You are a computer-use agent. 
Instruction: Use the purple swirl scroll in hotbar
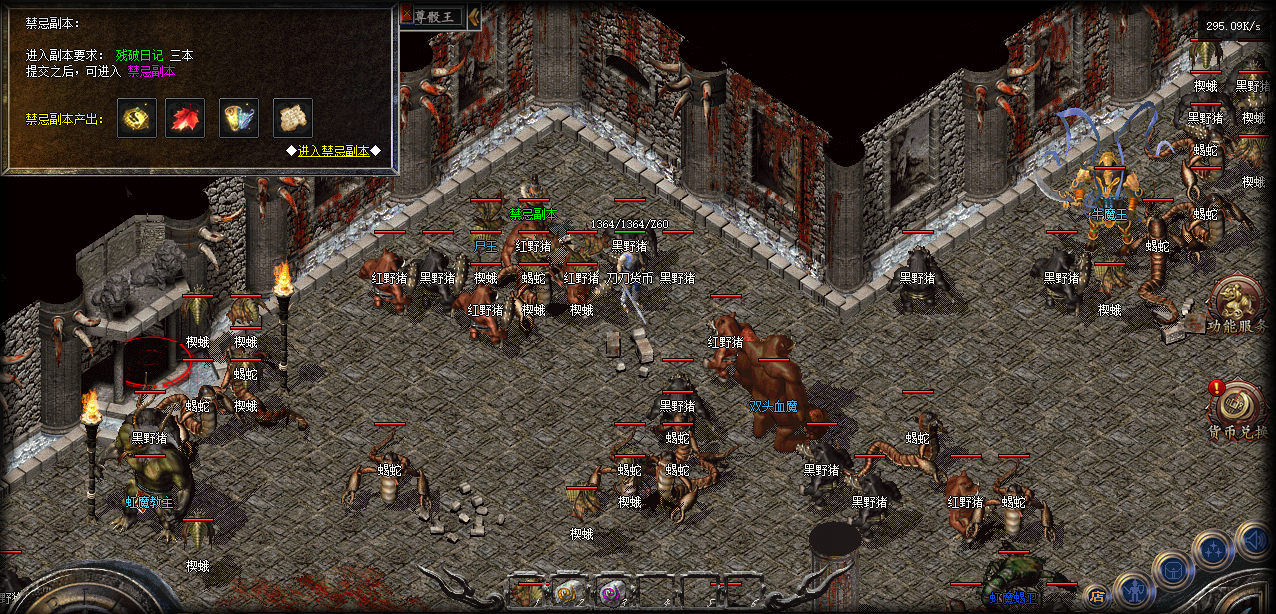pyautogui.click(x=608, y=594)
